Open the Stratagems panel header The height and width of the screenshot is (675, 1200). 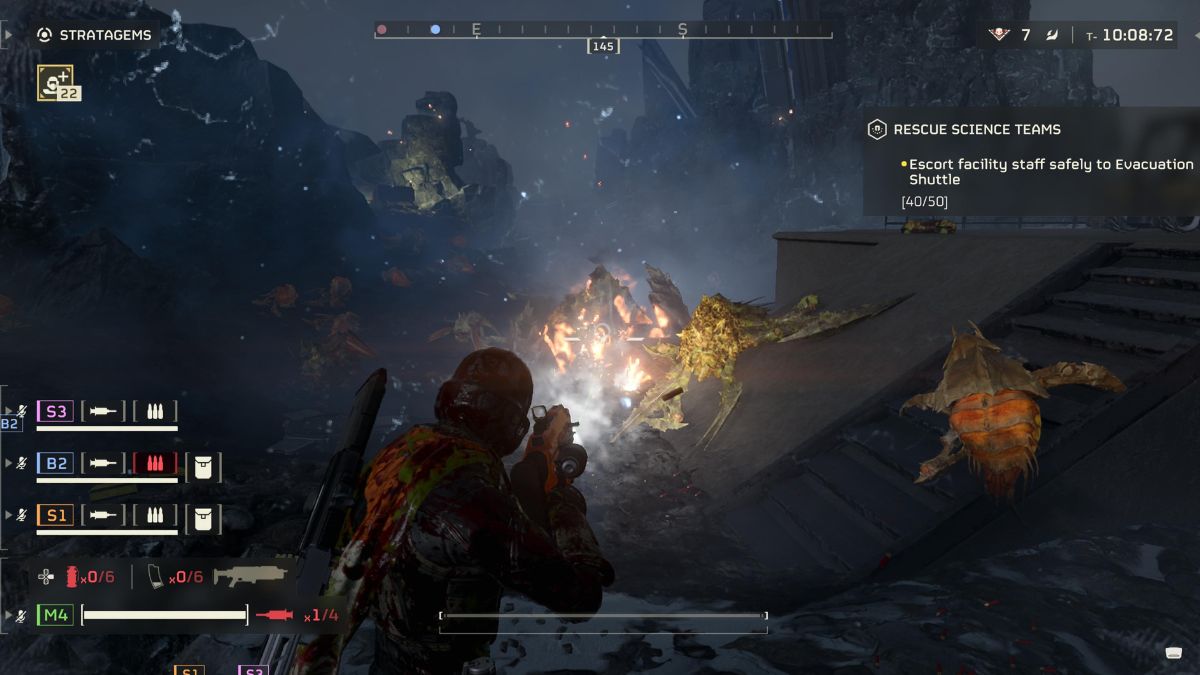point(94,35)
